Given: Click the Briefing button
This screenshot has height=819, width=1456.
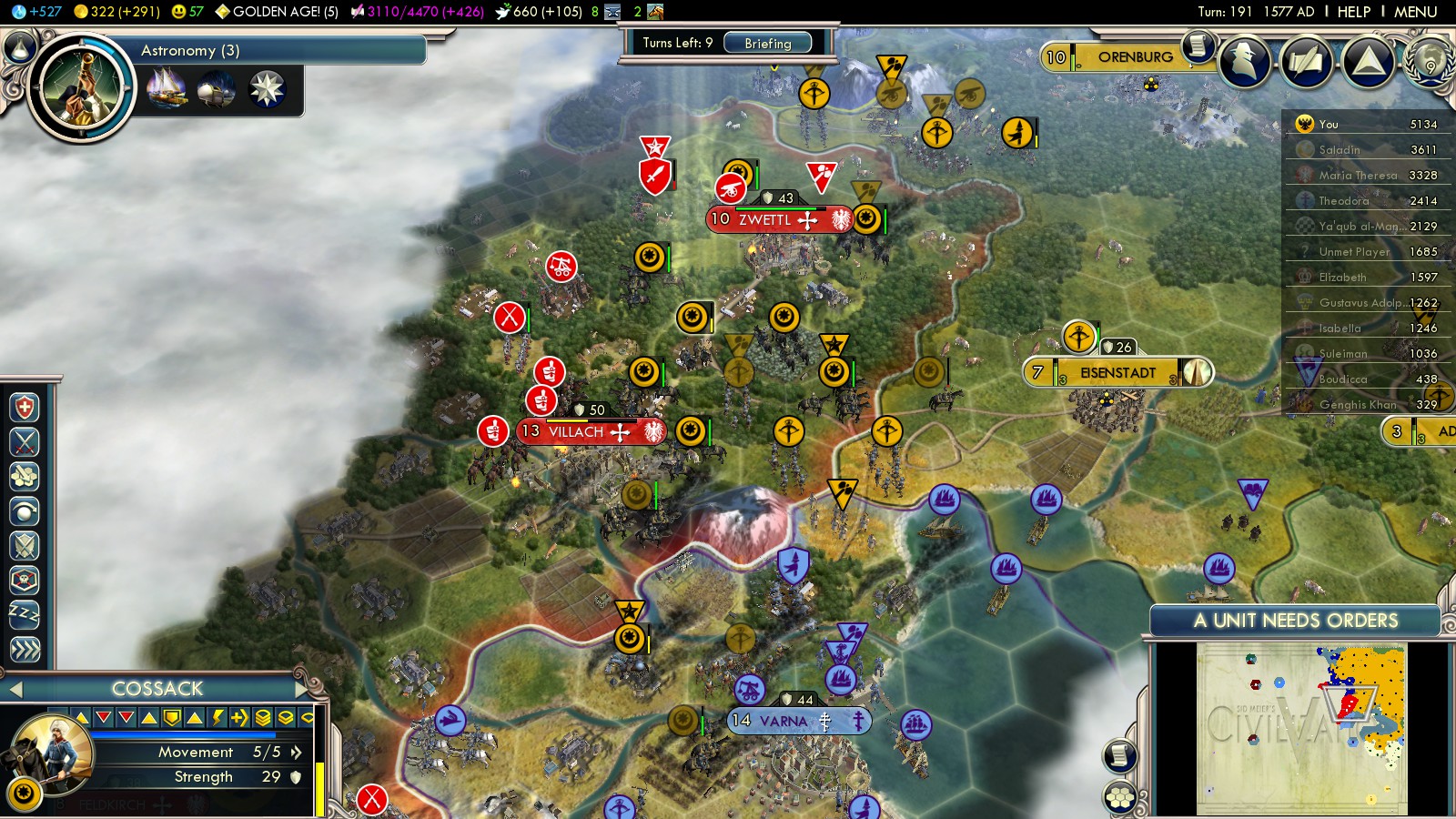Looking at the screenshot, I should 767,43.
